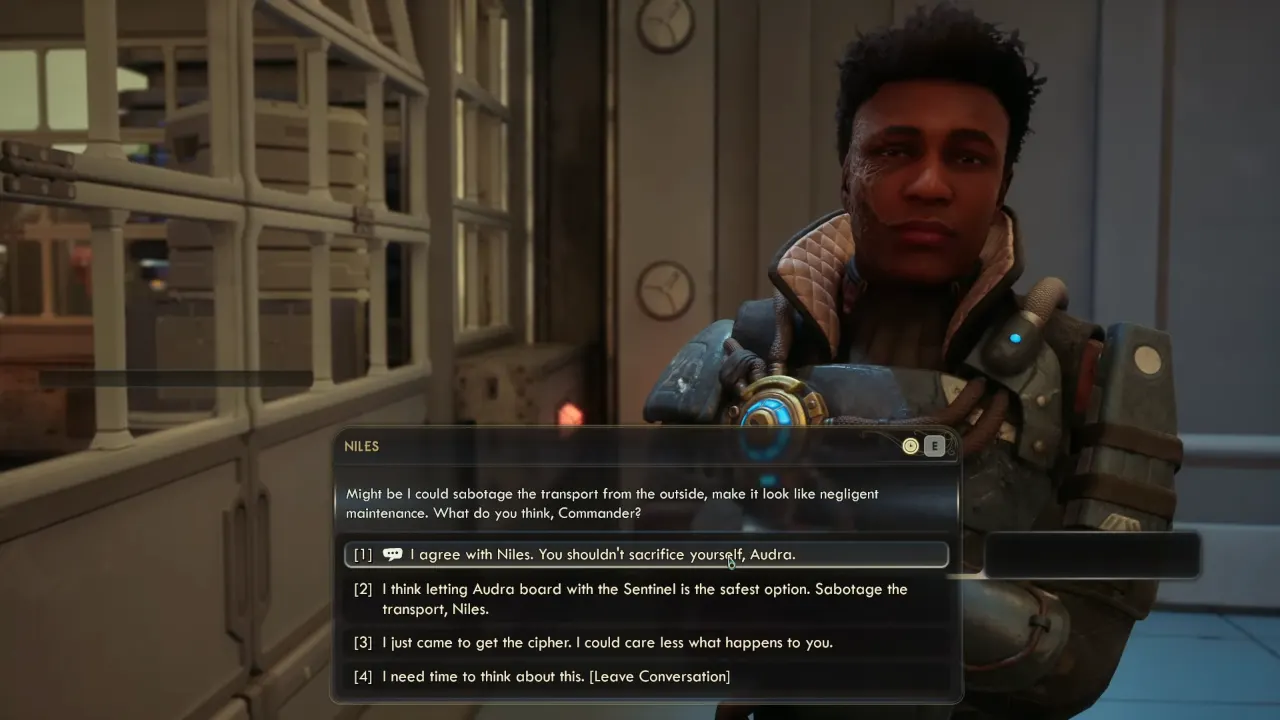This screenshot has height=720, width=1280.
Task: Click the [1] number label
Action: (362, 554)
